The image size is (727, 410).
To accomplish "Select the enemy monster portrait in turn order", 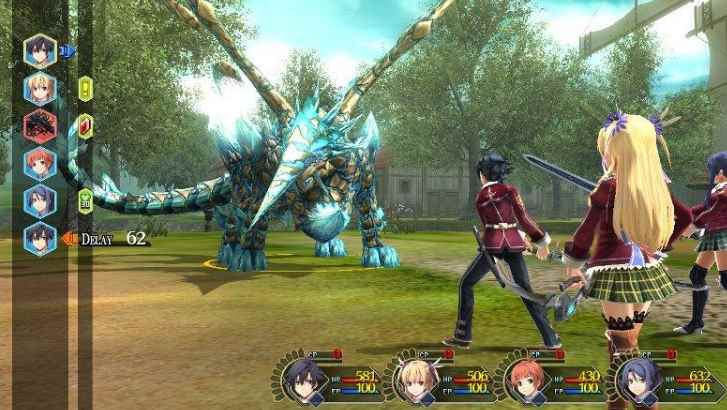I will point(41,125).
